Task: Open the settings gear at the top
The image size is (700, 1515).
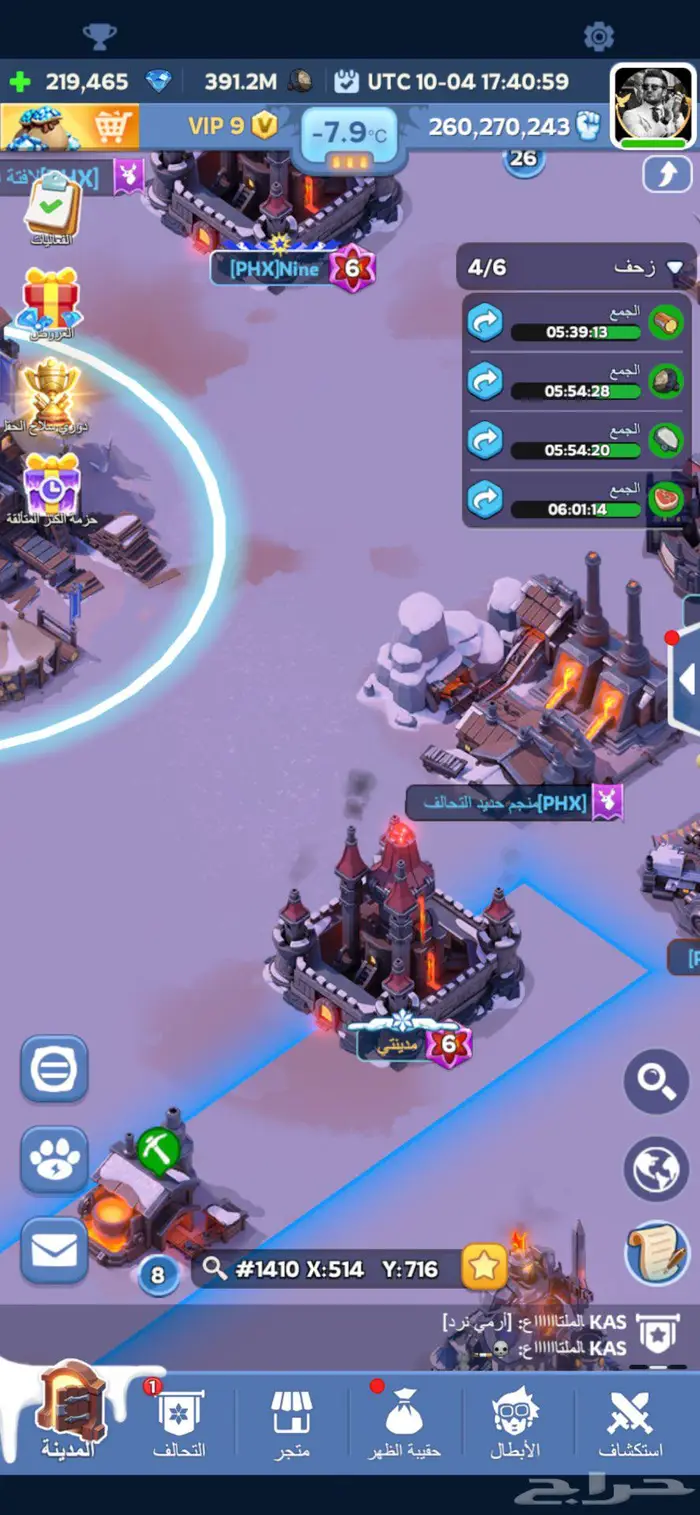Action: point(598,37)
